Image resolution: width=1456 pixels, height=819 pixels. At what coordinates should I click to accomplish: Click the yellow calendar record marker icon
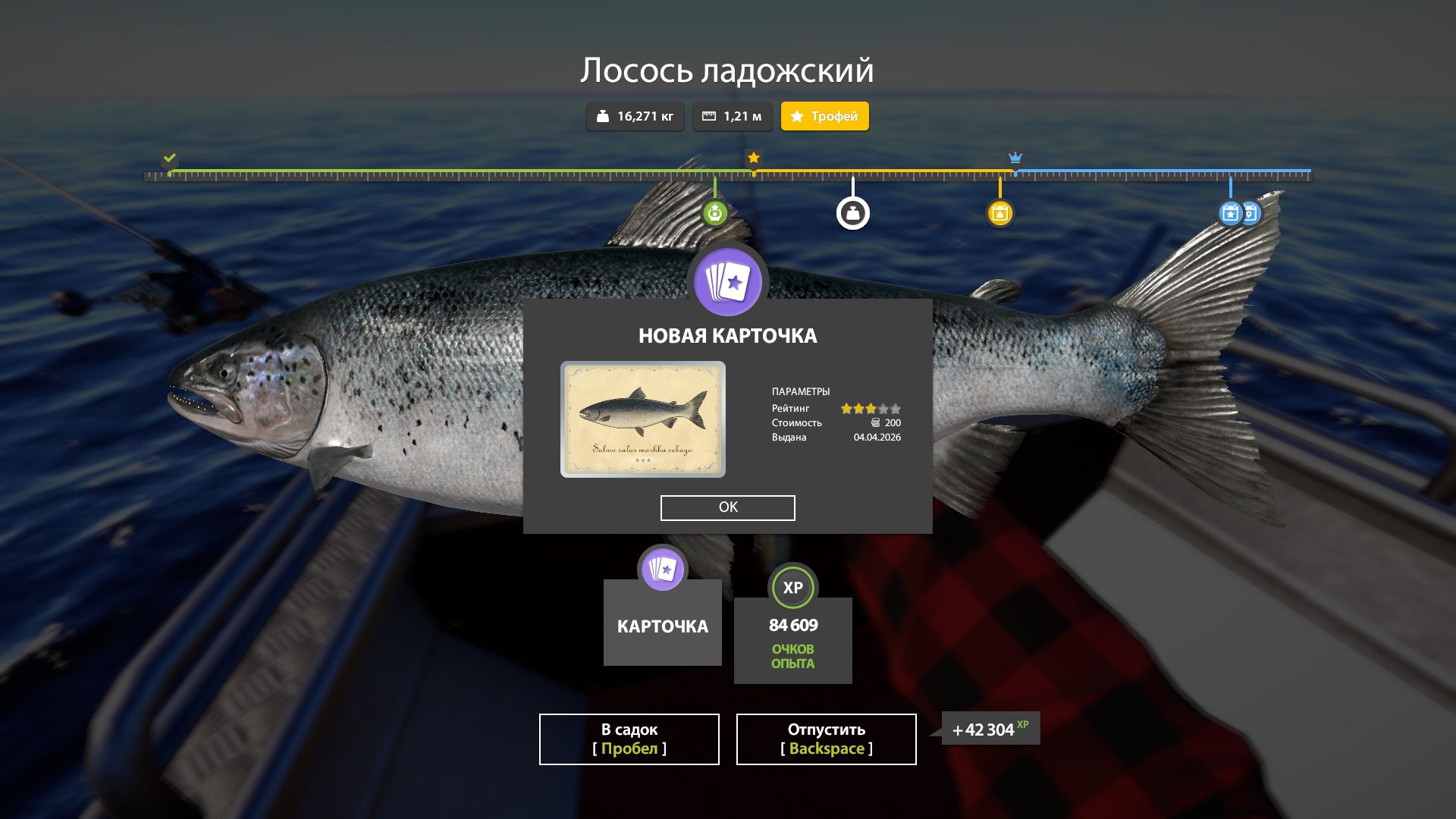1001,213
